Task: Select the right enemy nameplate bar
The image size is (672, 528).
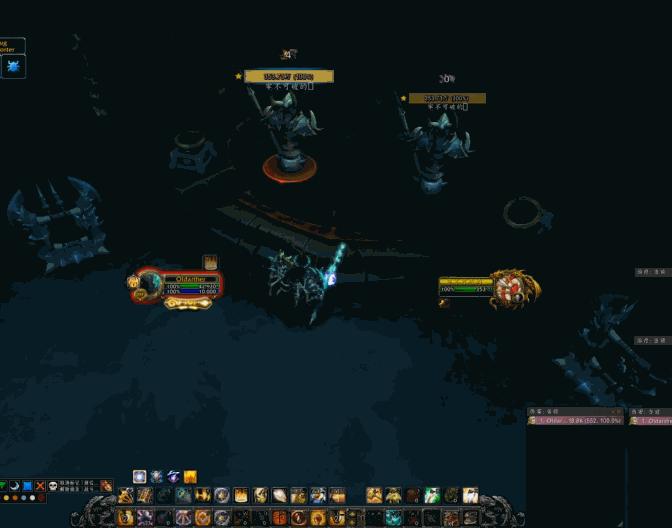Action: 447,98
